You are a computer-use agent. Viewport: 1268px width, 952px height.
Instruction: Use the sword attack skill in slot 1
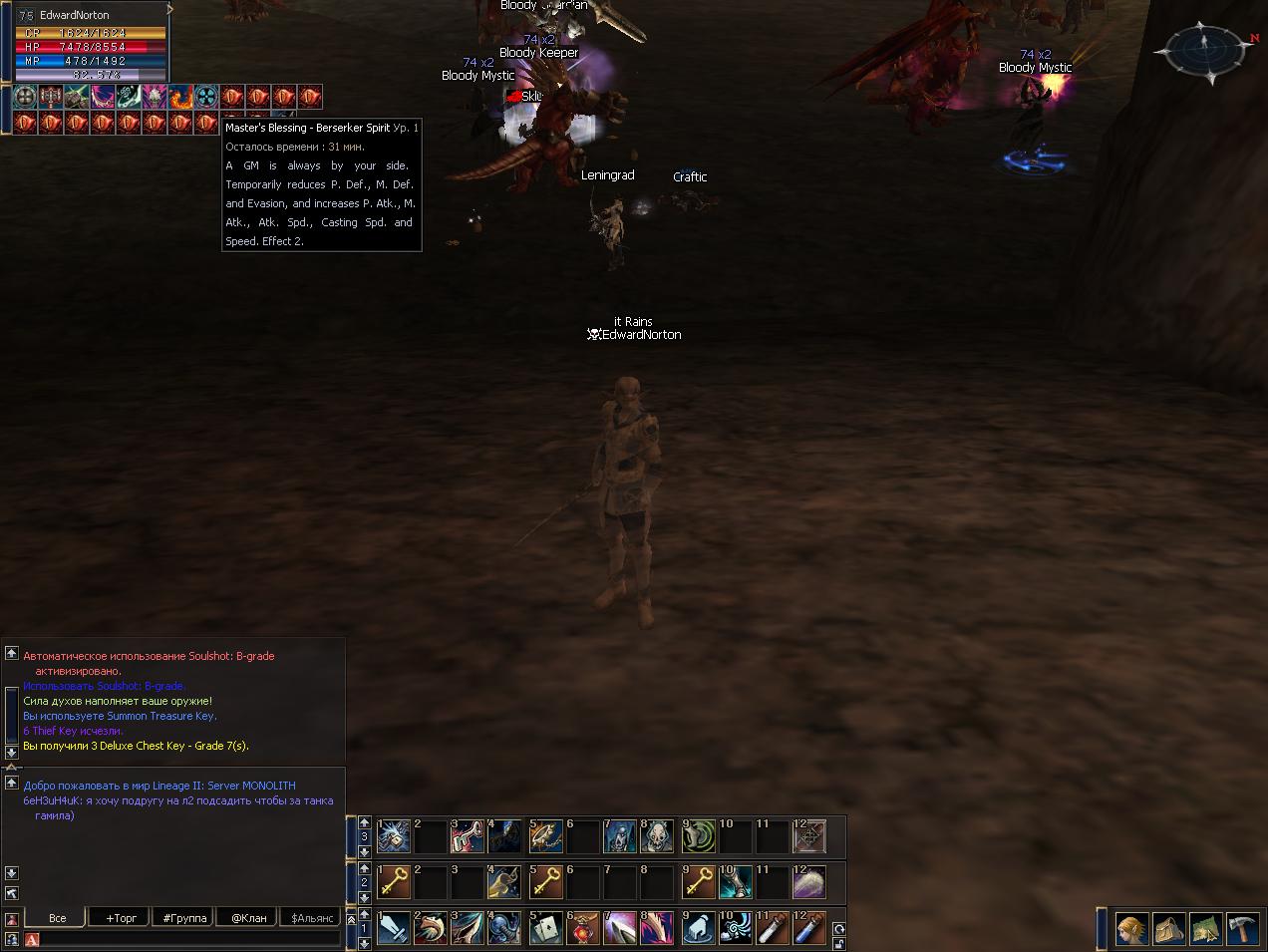pyautogui.click(x=394, y=929)
